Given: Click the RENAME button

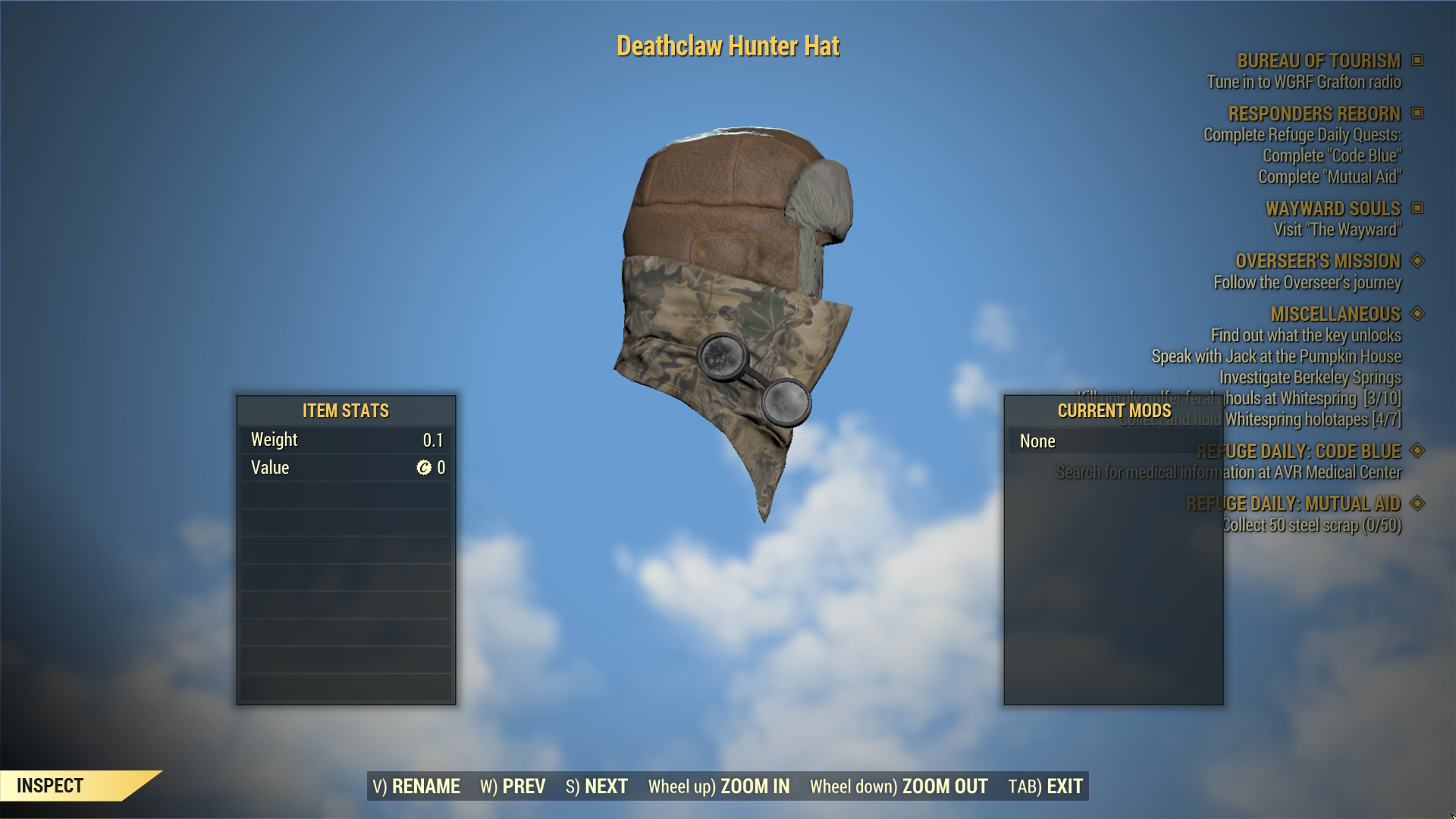Looking at the screenshot, I should point(416,786).
